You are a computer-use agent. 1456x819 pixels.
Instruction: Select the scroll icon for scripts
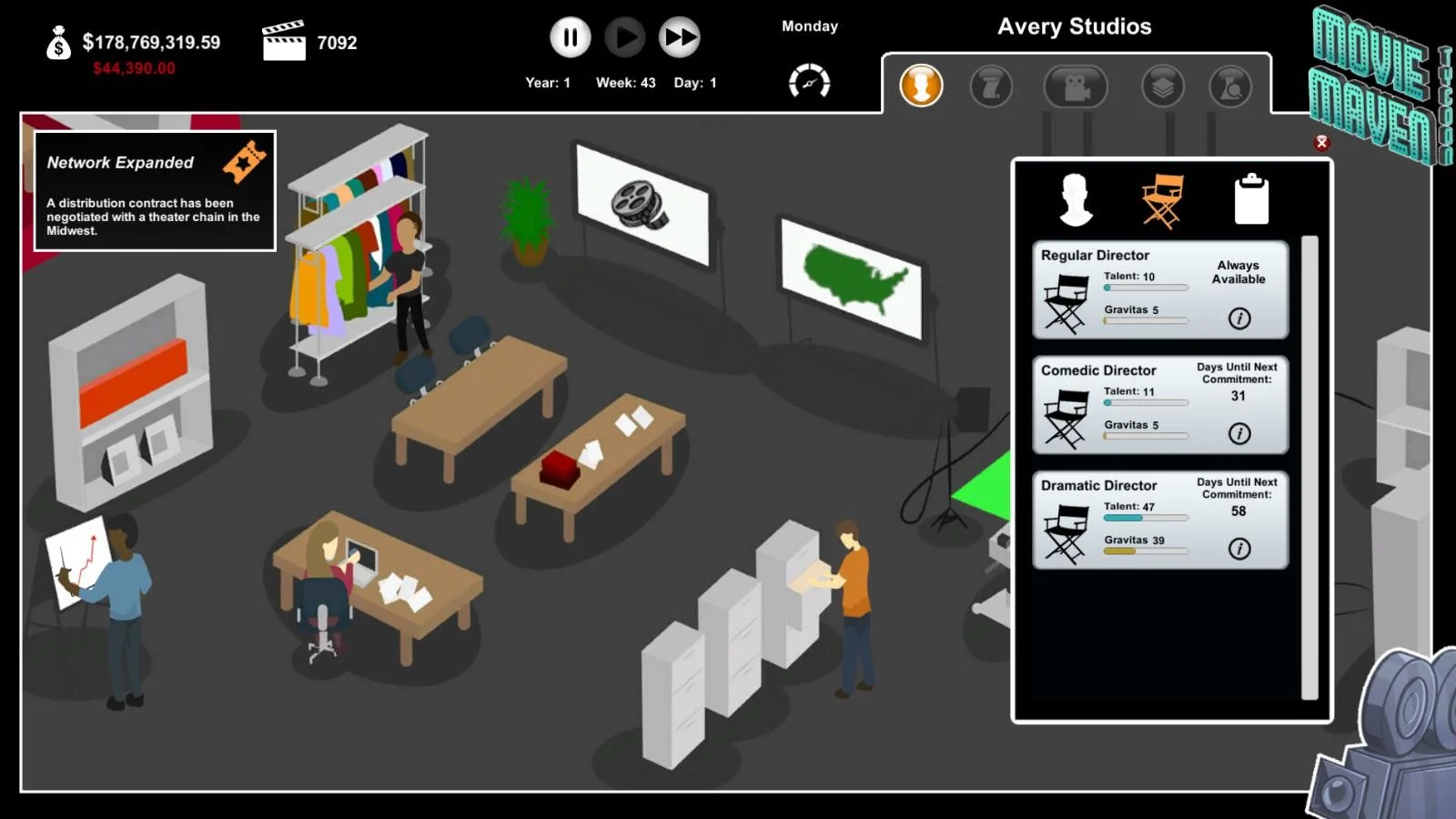coord(991,87)
